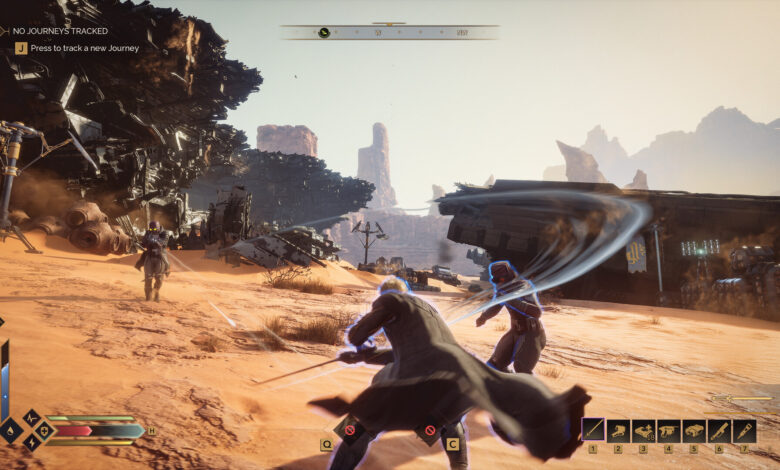Viewport: 780px width, 470px height.
Task: Activate the disabled ability above C
Action: [x=430, y=431]
